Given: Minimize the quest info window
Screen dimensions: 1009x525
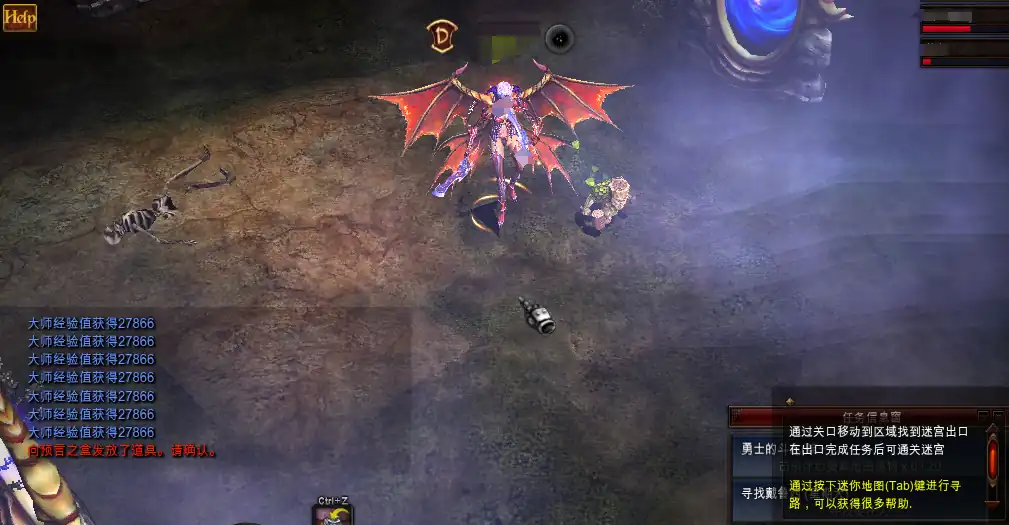Looking at the screenshot, I should (x=984, y=415).
